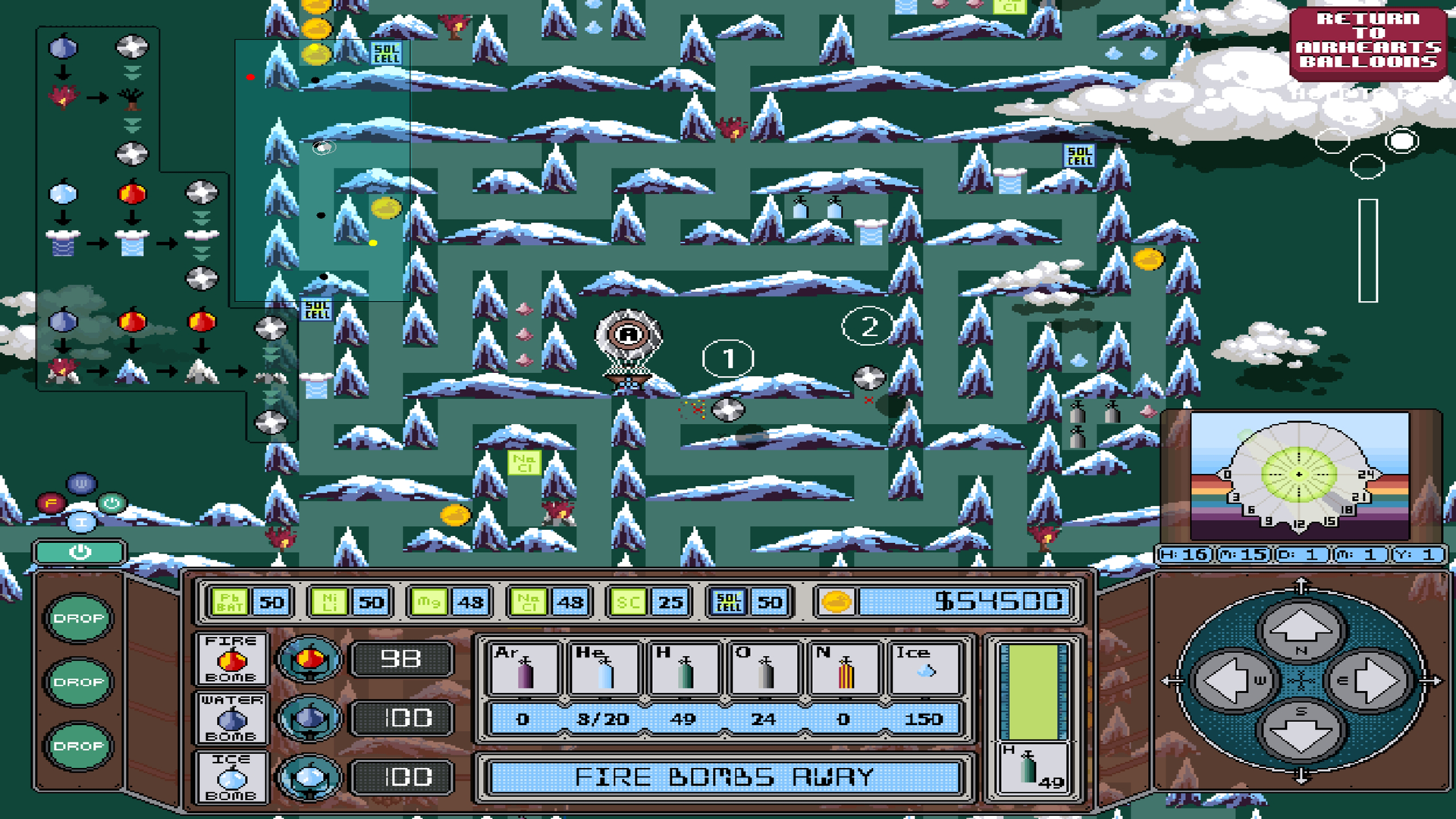The height and width of the screenshot is (819, 1456).
Task: Click the NaCl salt resource icon
Action: 530,603
